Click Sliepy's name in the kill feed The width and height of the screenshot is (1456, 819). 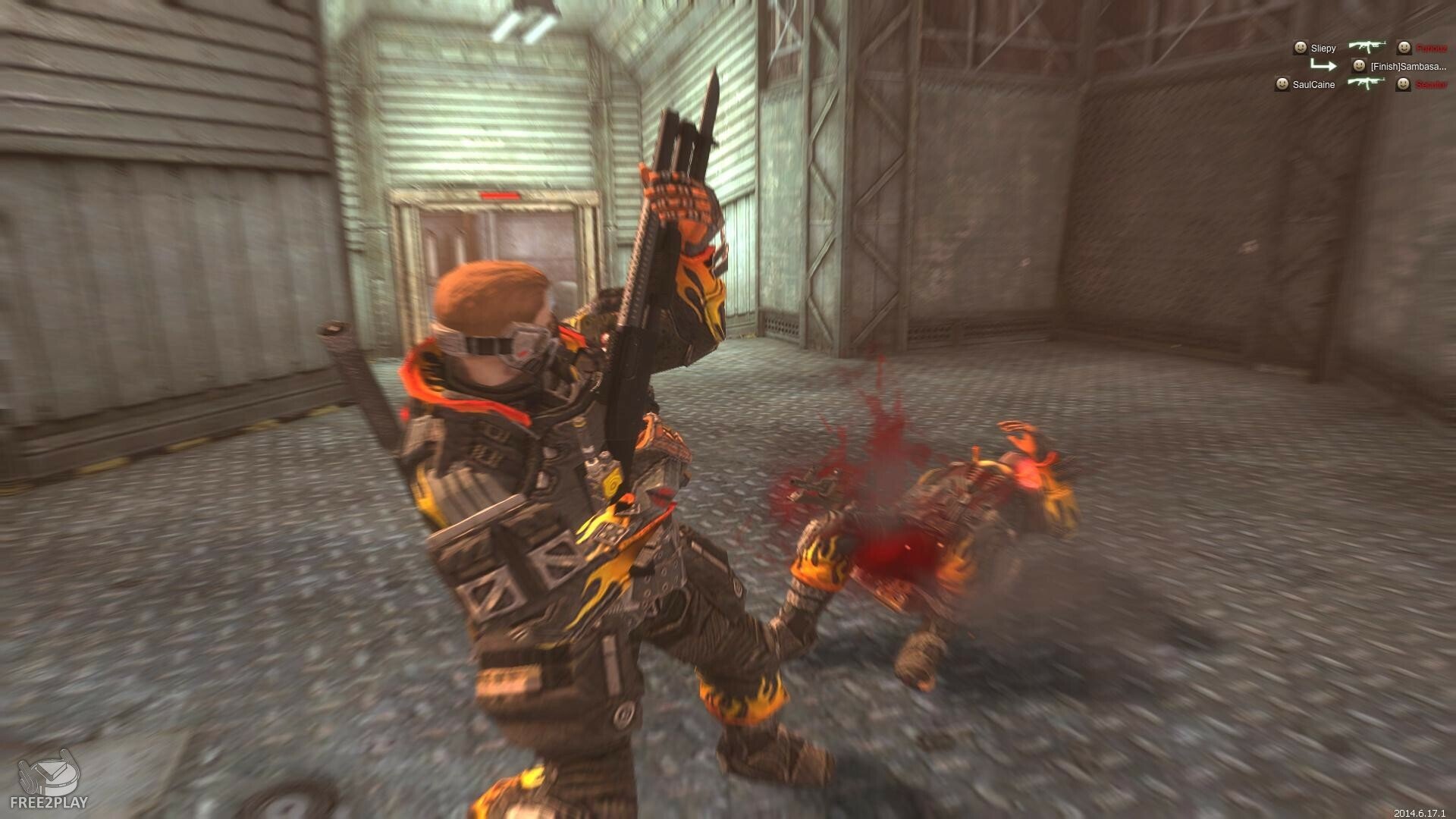point(1323,49)
